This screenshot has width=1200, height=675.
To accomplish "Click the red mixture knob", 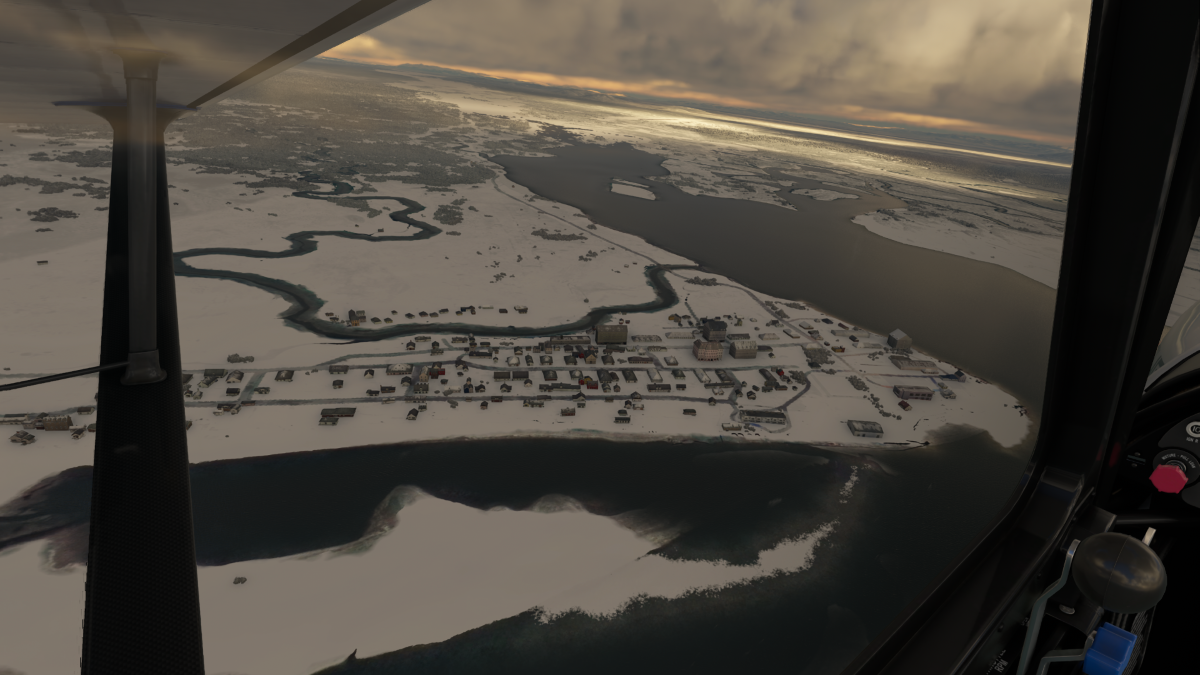I will [x=1168, y=478].
